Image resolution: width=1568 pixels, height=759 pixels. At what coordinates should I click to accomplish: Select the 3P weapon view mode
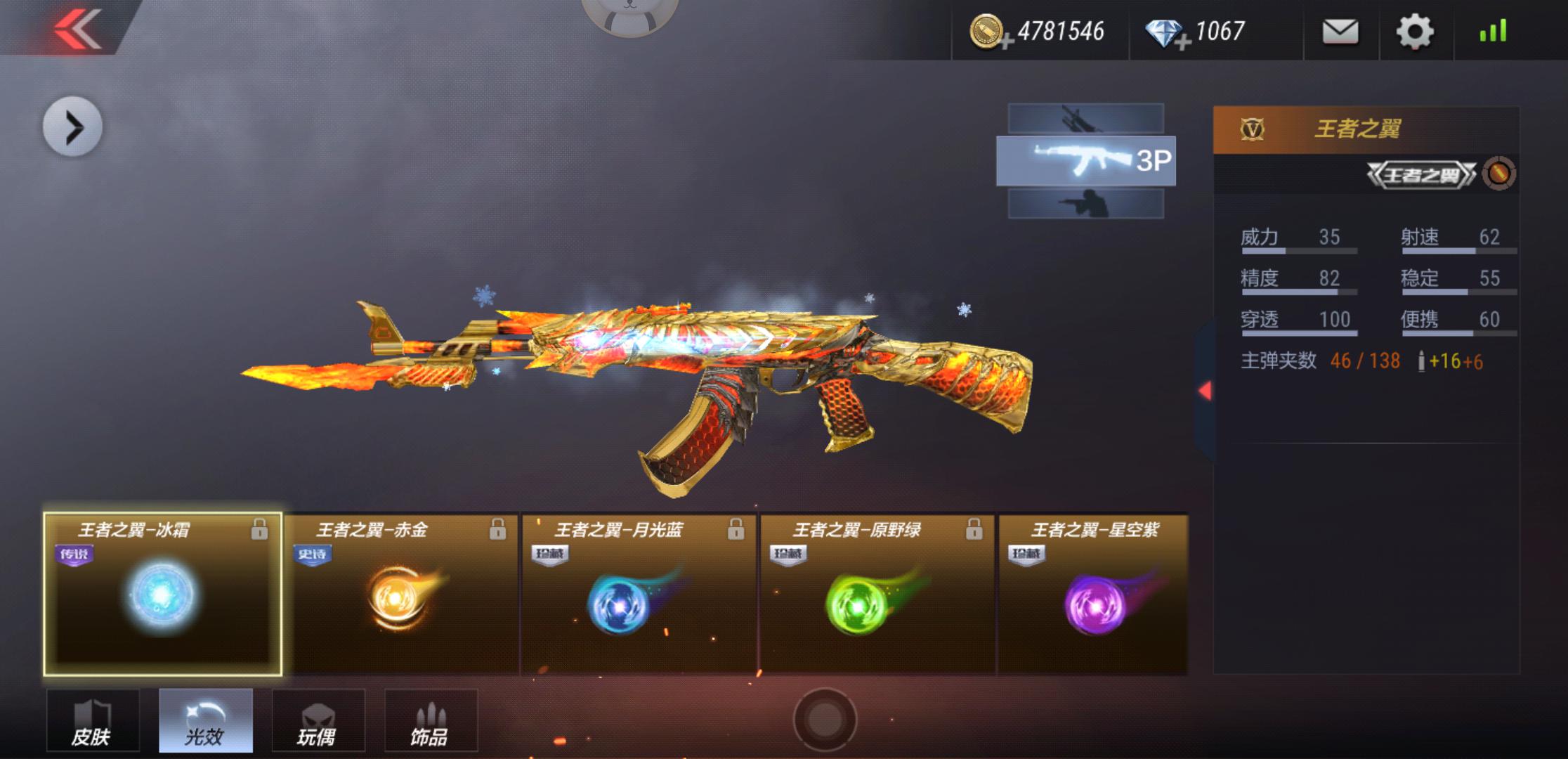click(1085, 161)
